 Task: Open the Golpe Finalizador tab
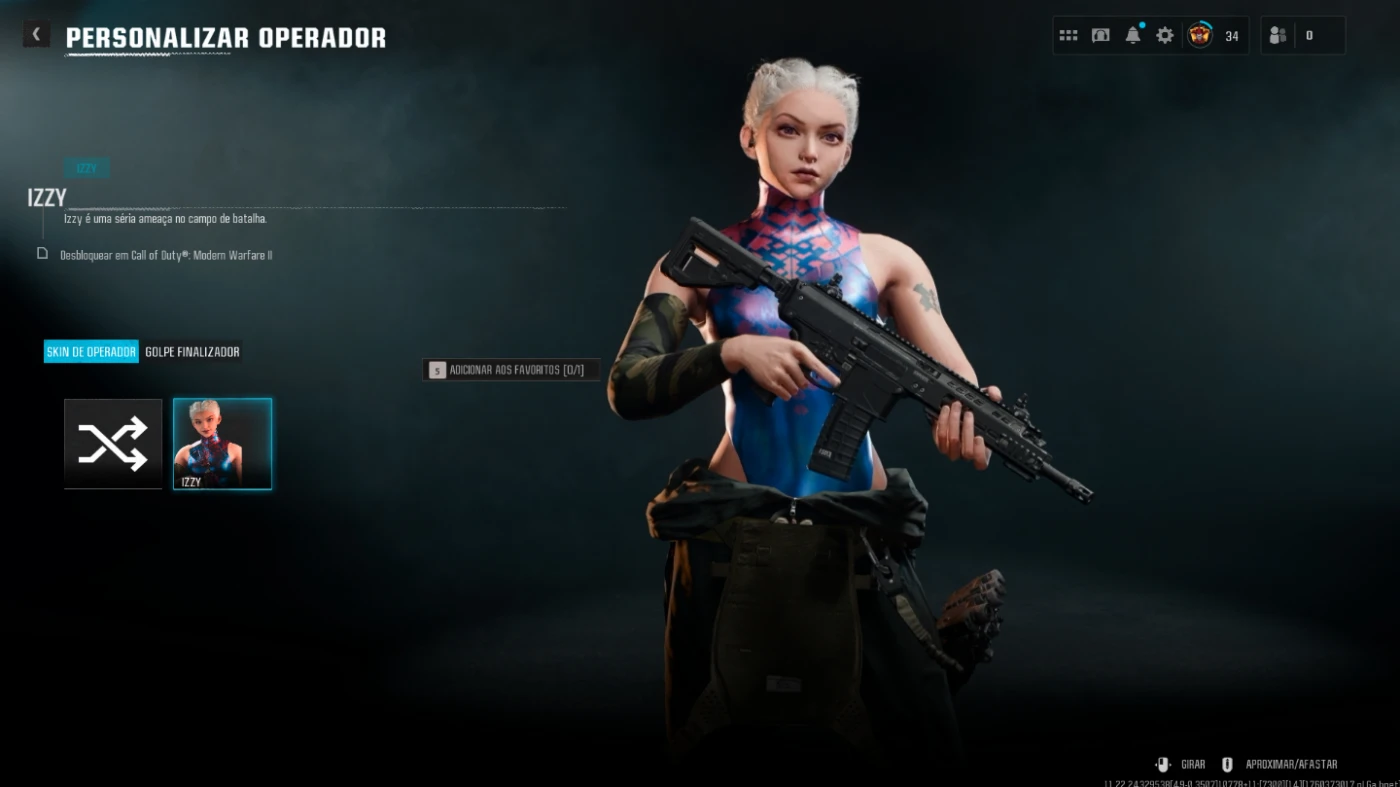click(192, 352)
